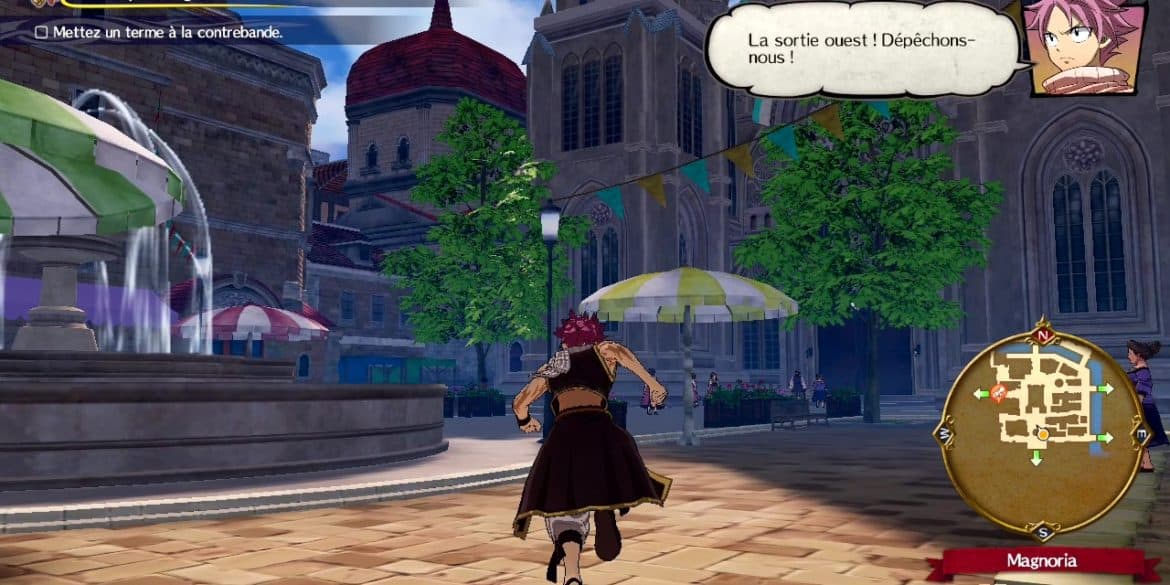Select the south exit arrow on minimap
This screenshot has height=585, width=1170.
[1034, 459]
